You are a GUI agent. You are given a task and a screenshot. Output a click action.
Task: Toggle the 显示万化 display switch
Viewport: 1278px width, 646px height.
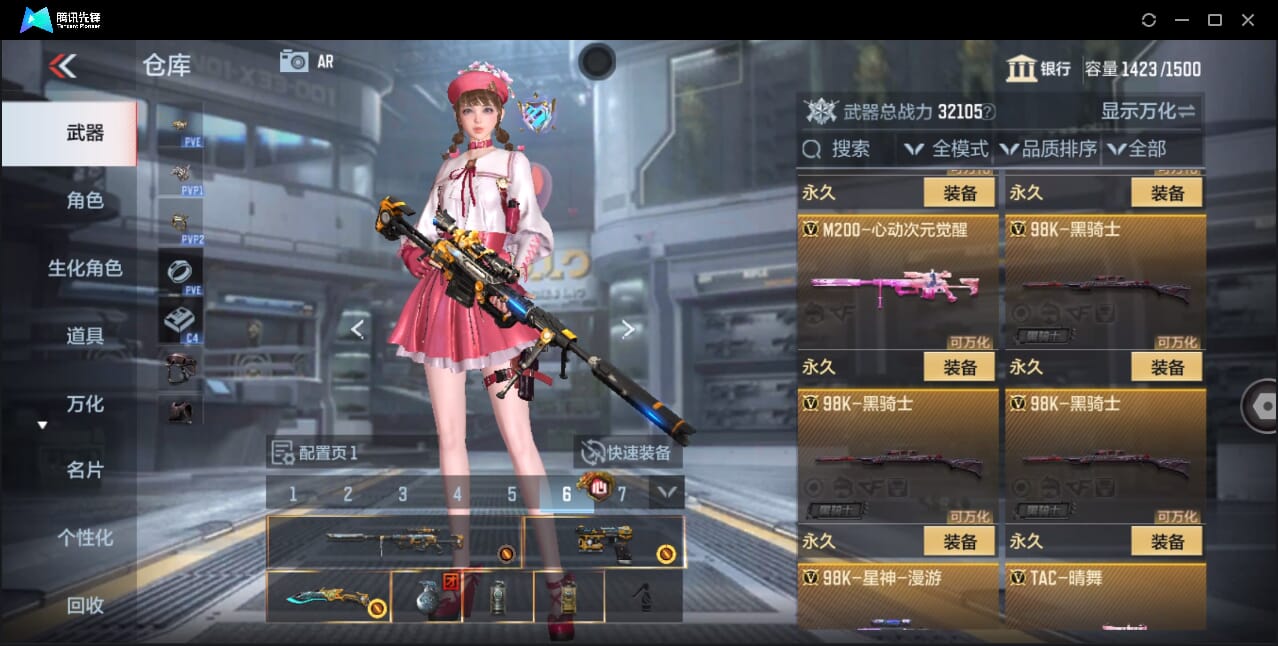point(1148,111)
